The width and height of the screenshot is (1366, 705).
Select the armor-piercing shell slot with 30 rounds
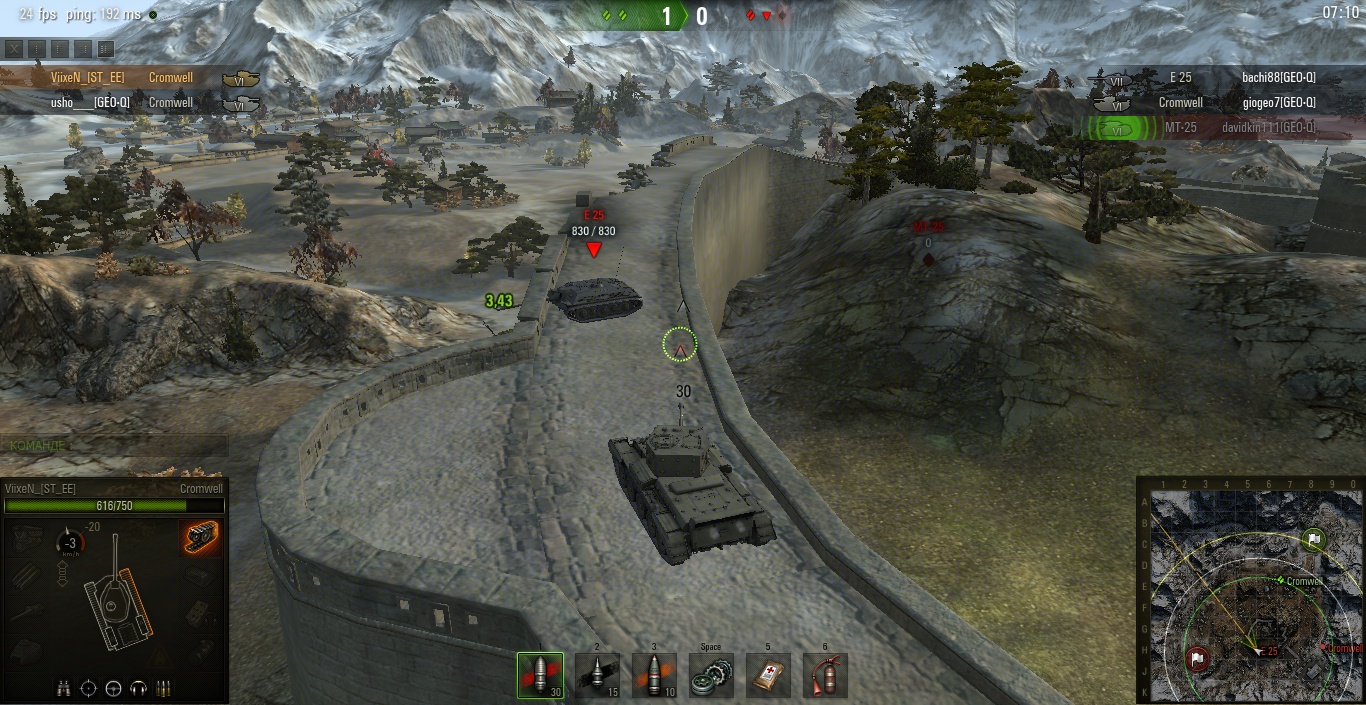(x=540, y=675)
